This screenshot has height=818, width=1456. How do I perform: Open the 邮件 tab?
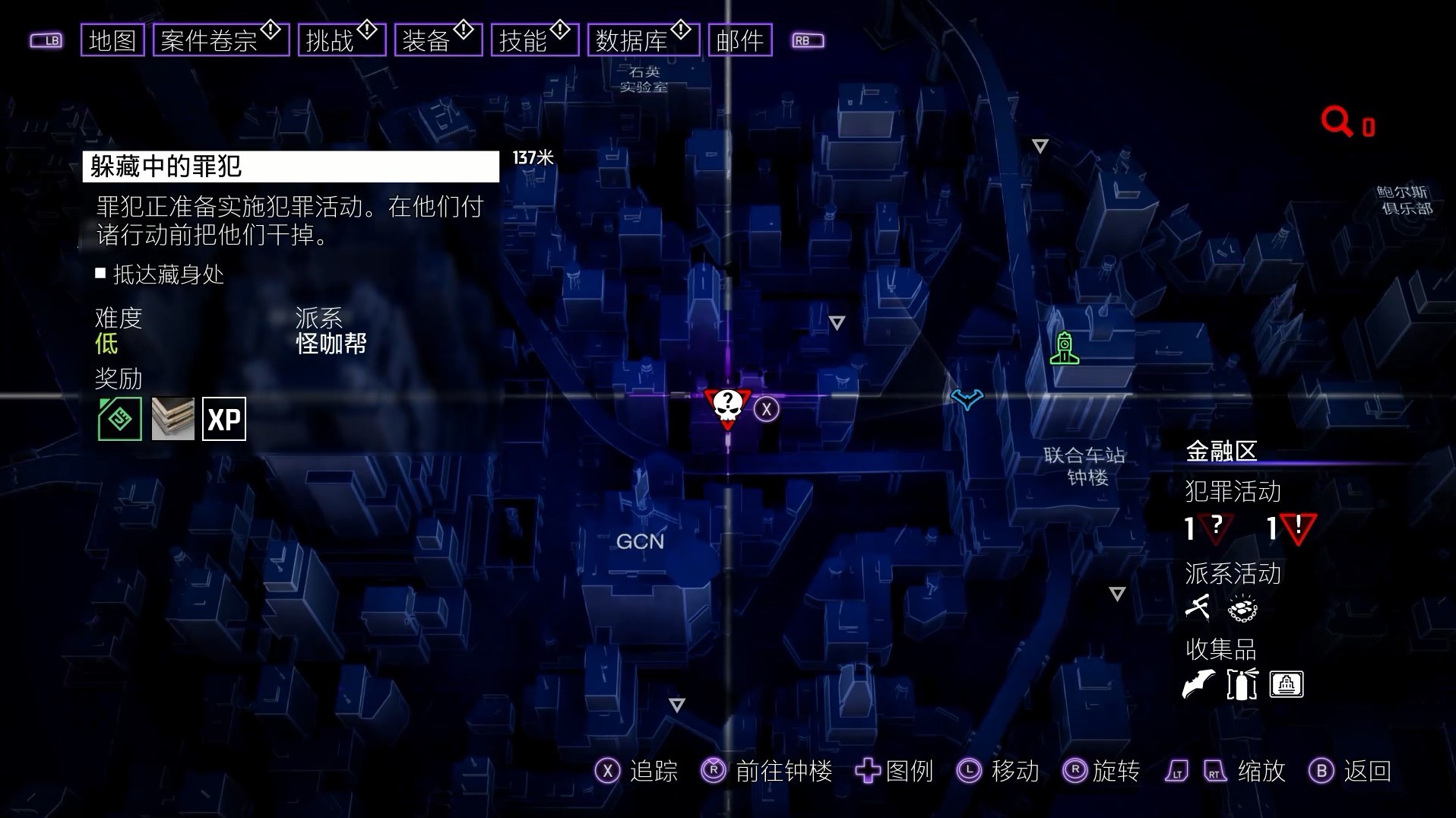739,40
